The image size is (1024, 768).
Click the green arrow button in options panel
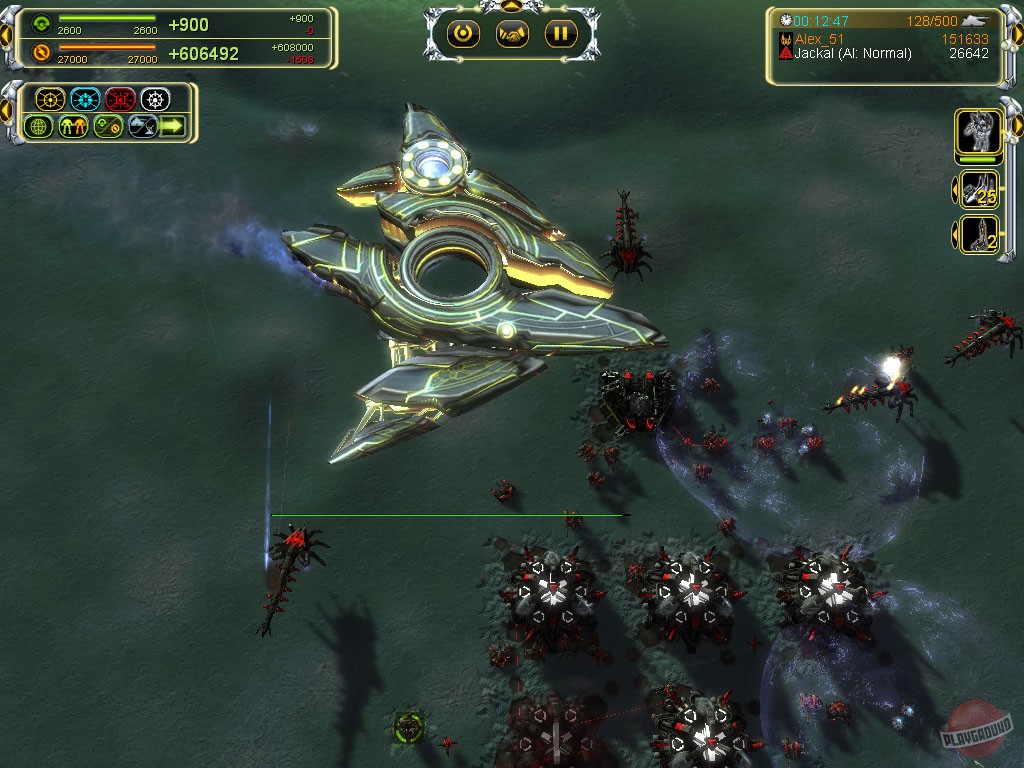(173, 127)
